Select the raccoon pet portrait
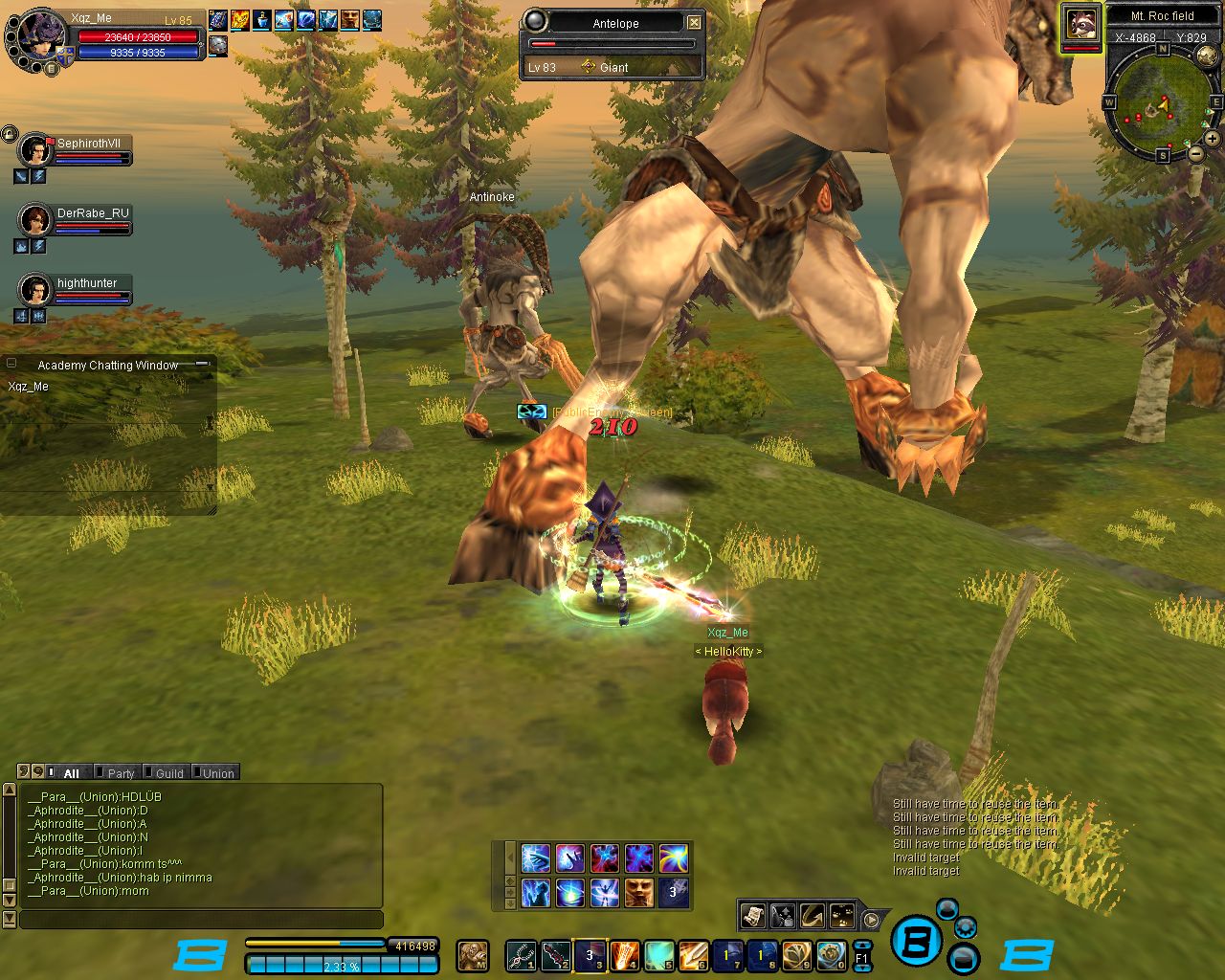The height and width of the screenshot is (980, 1225). pyautogui.click(x=1081, y=23)
